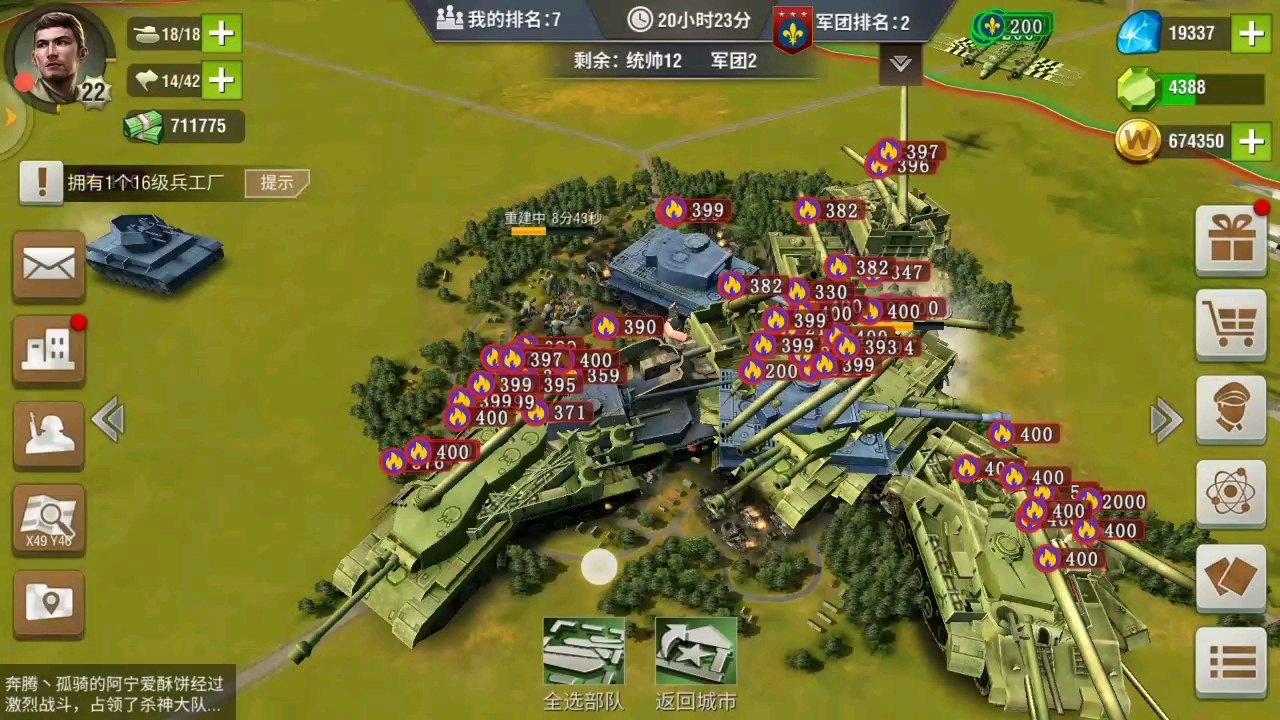The width and height of the screenshot is (1280, 720).
Task: Open the map coordinate search
Action: pyautogui.click(x=49, y=520)
